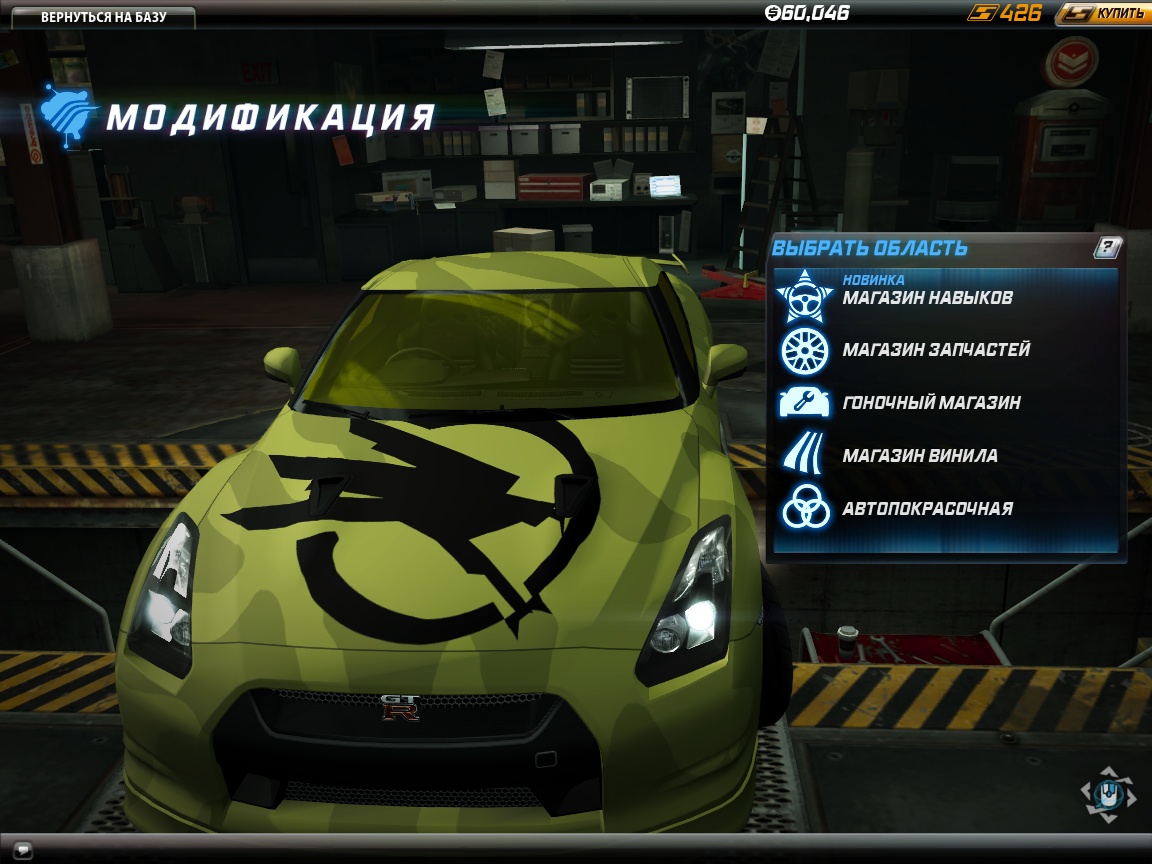The width and height of the screenshot is (1152, 864).
Task: Select Гоночный магазин race shop
Action: coord(930,403)
